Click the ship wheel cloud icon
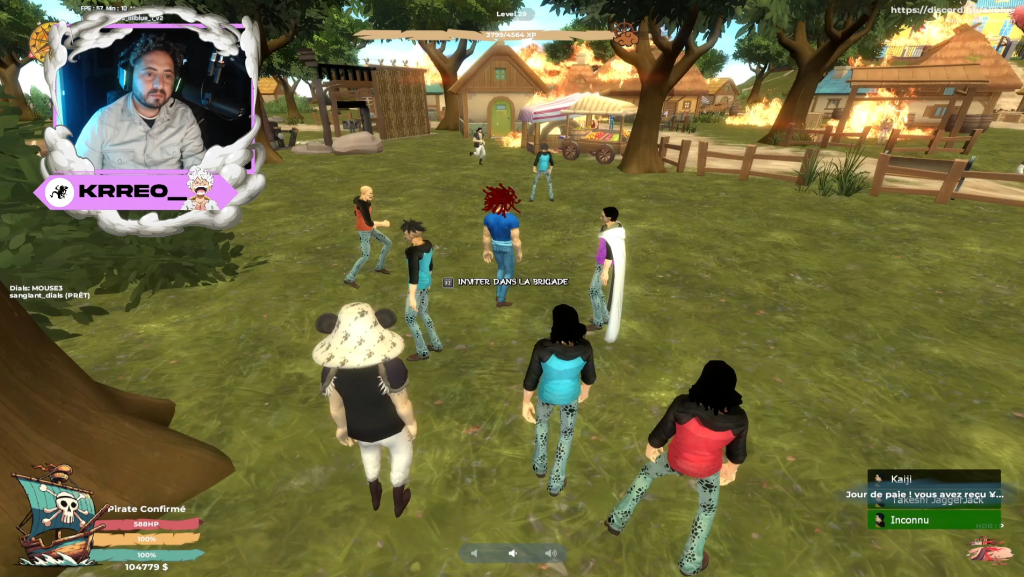Screen dimensions: 1024x577 click(625, 33)
